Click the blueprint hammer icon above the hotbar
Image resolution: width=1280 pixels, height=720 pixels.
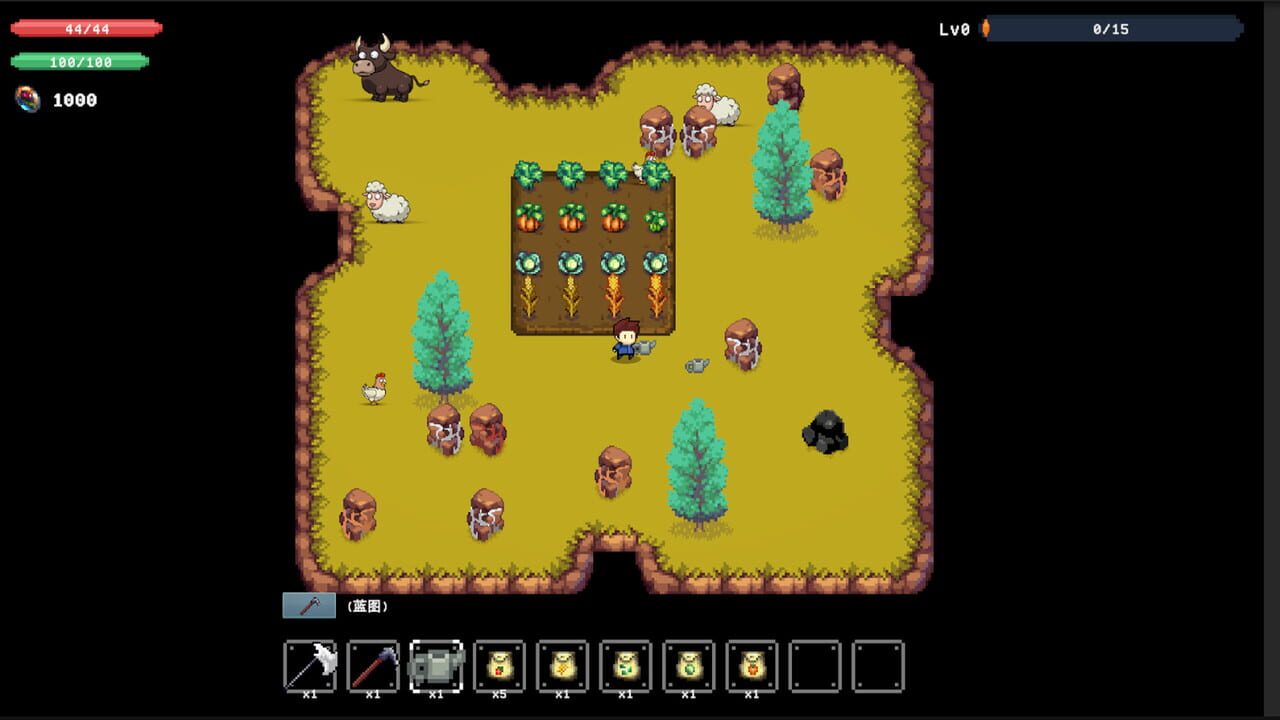[x=308, y=604]
